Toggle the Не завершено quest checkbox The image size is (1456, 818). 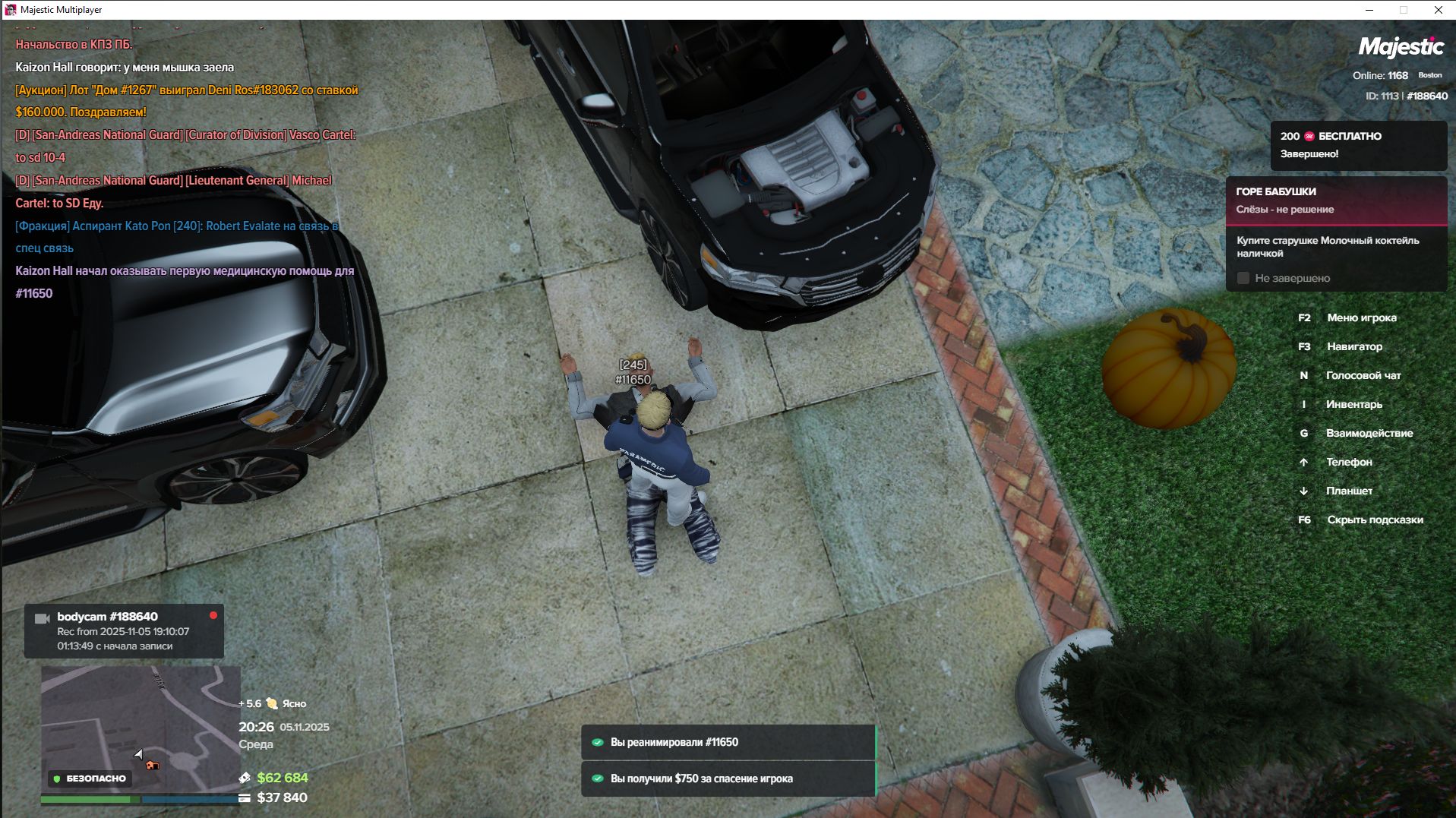point(1243,279)
